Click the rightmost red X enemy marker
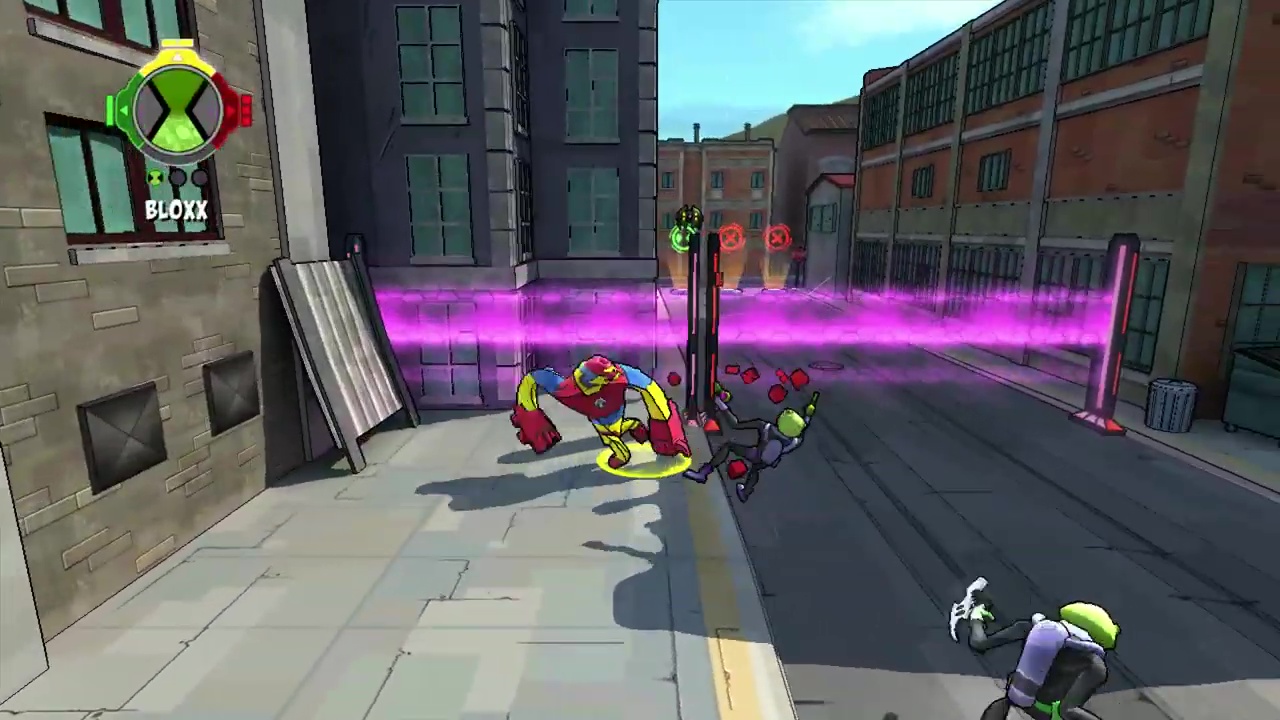This screenshot has height=720, width=1280. [775, 238]
